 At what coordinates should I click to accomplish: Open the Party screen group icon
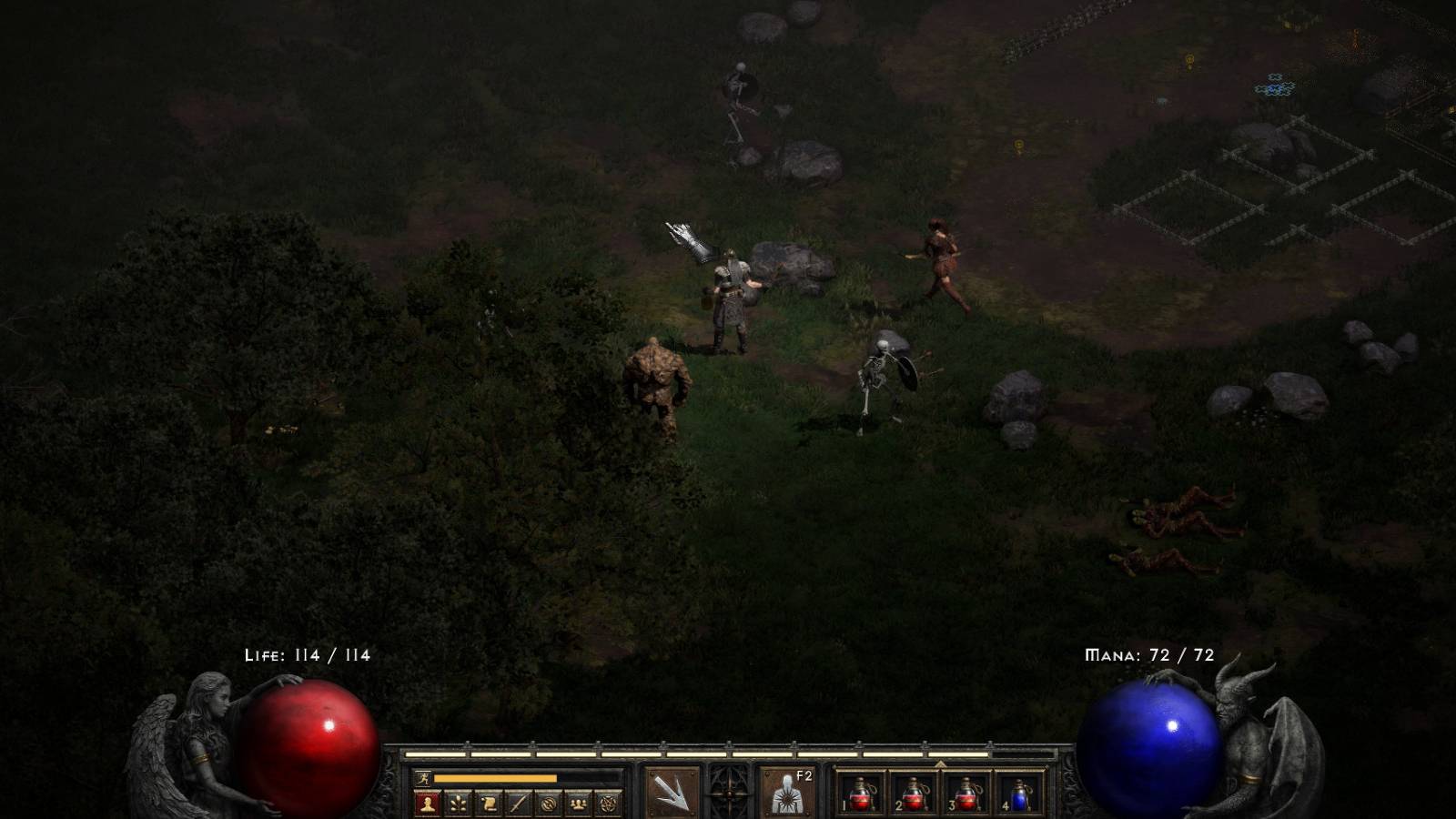[579, 802]
